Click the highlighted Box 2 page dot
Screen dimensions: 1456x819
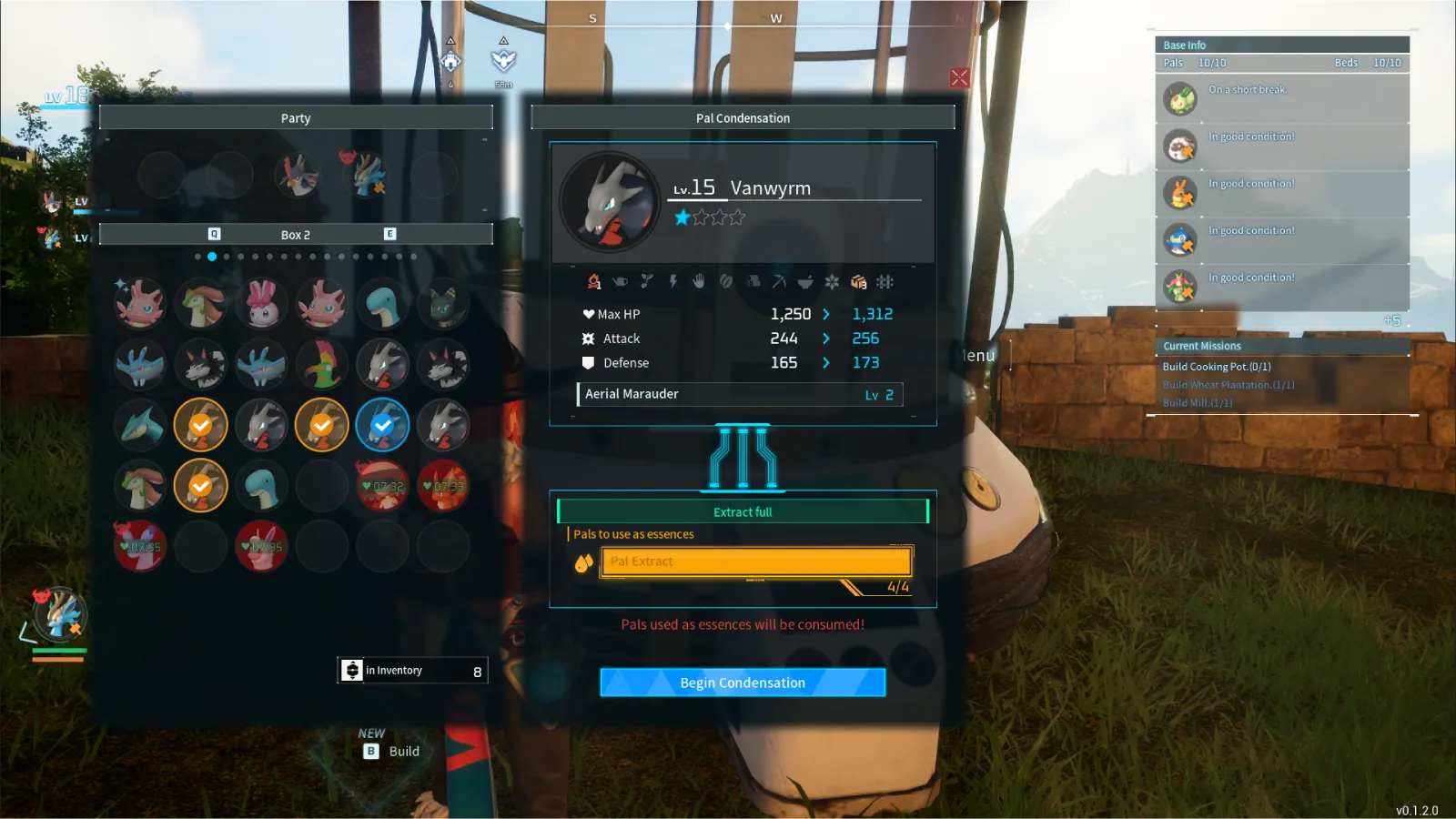[212, 257]
